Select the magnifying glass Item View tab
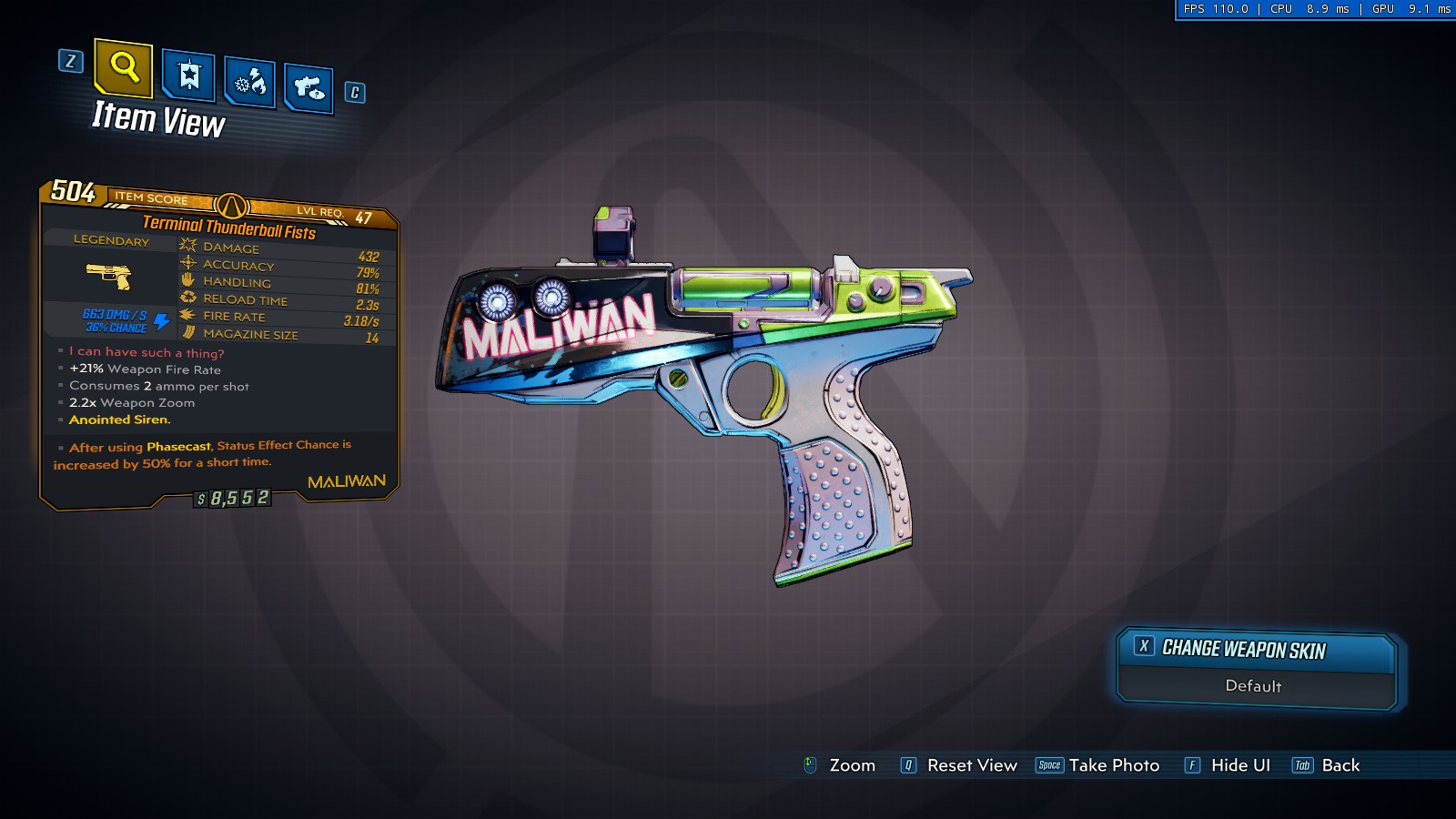 click(x=123, y=67)
